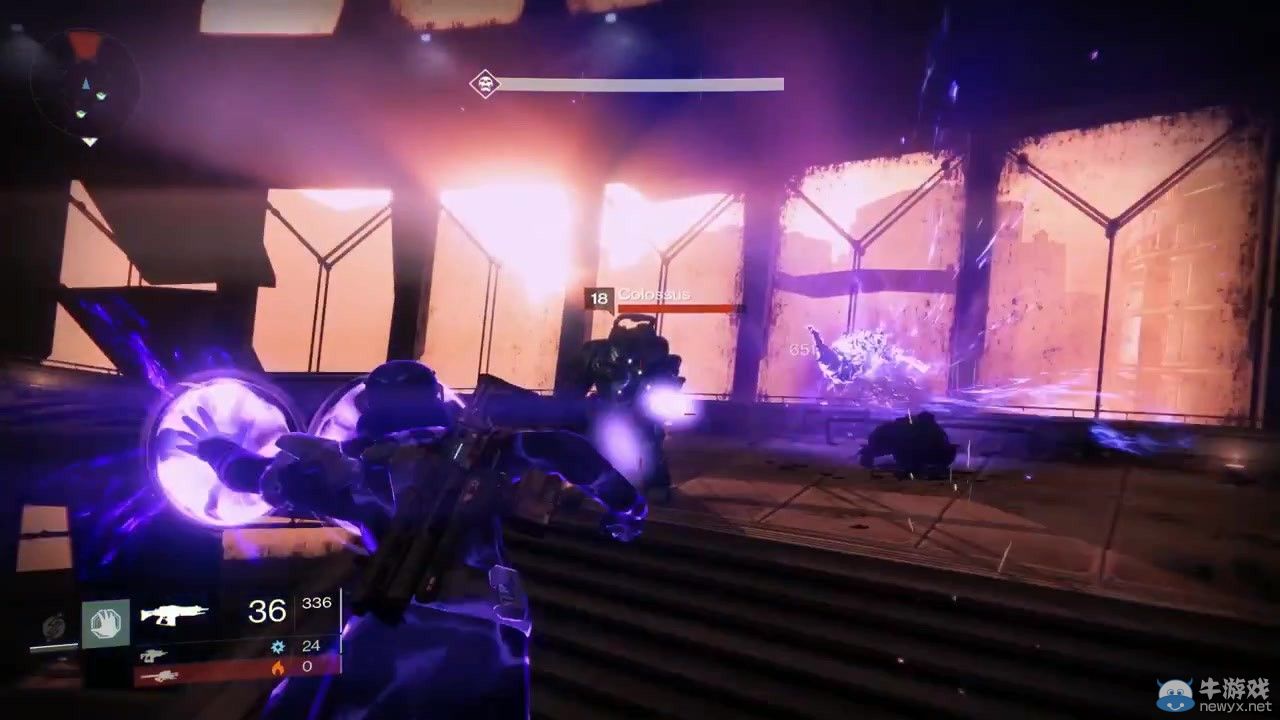Click the skull diamond boss emblem
The height and width of the screenshot is (720, 1280).
pos(484,84)
